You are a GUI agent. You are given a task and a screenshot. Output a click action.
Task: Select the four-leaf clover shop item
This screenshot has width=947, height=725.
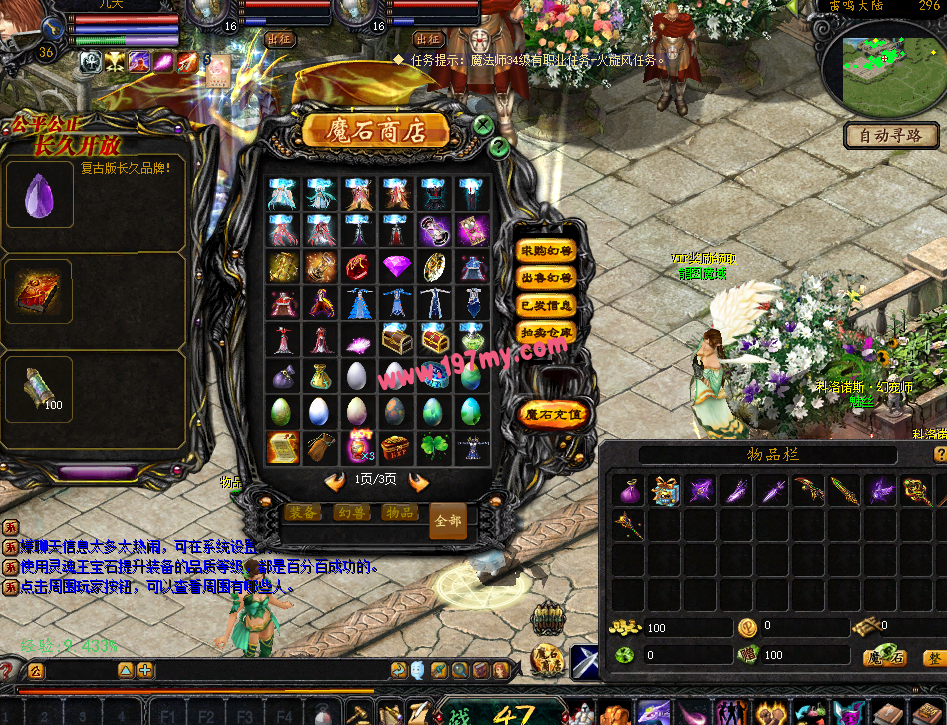coord(434,446)
